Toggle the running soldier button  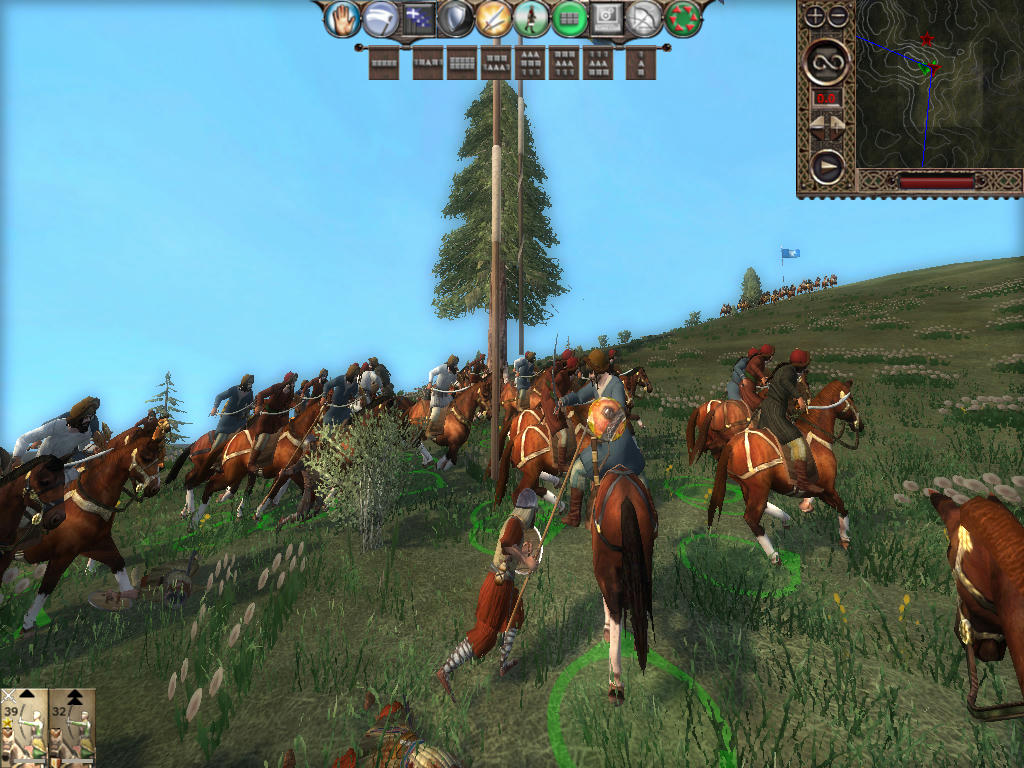(x=531, y=18)
